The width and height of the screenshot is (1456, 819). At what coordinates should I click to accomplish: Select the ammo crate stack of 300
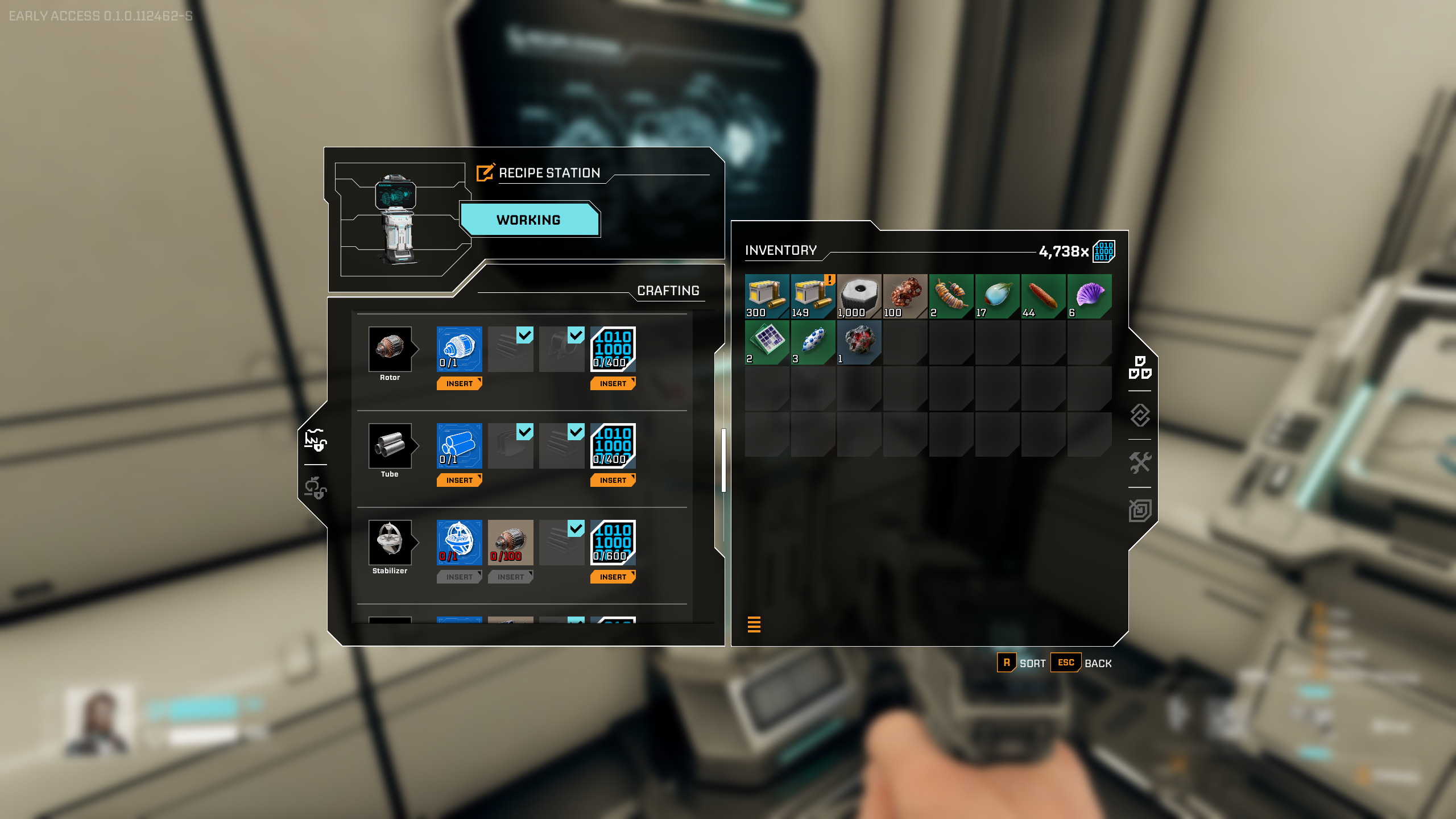click(x=766, y=296)
